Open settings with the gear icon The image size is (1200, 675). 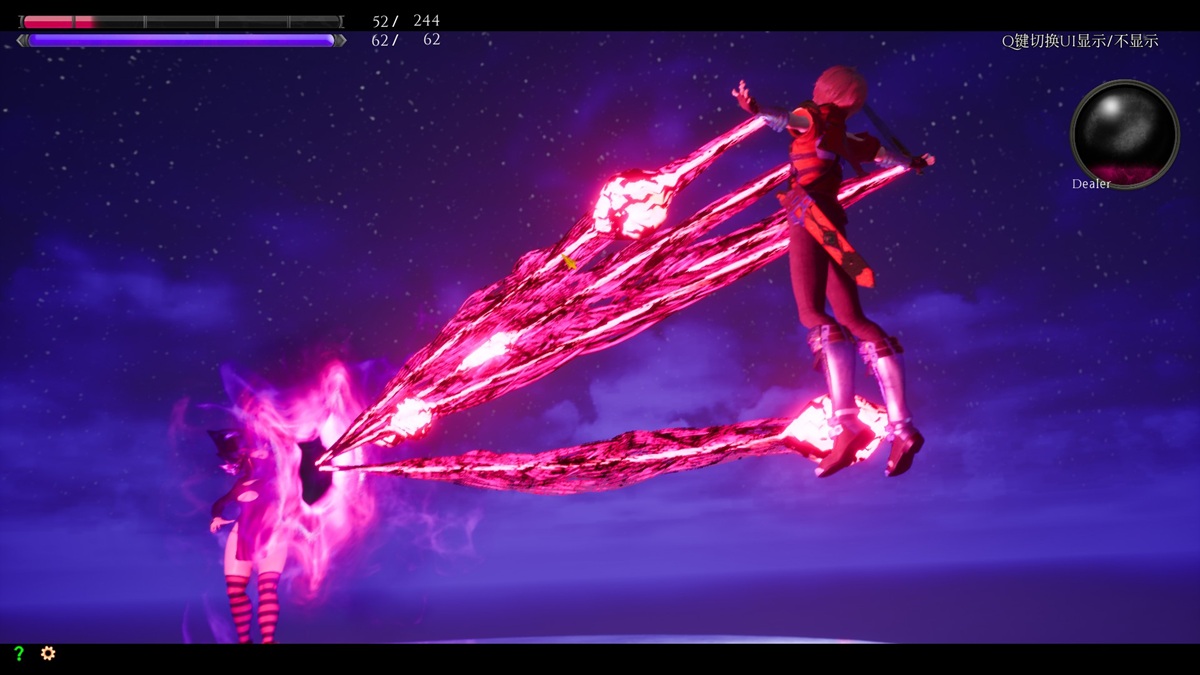(x=47, y=653)
